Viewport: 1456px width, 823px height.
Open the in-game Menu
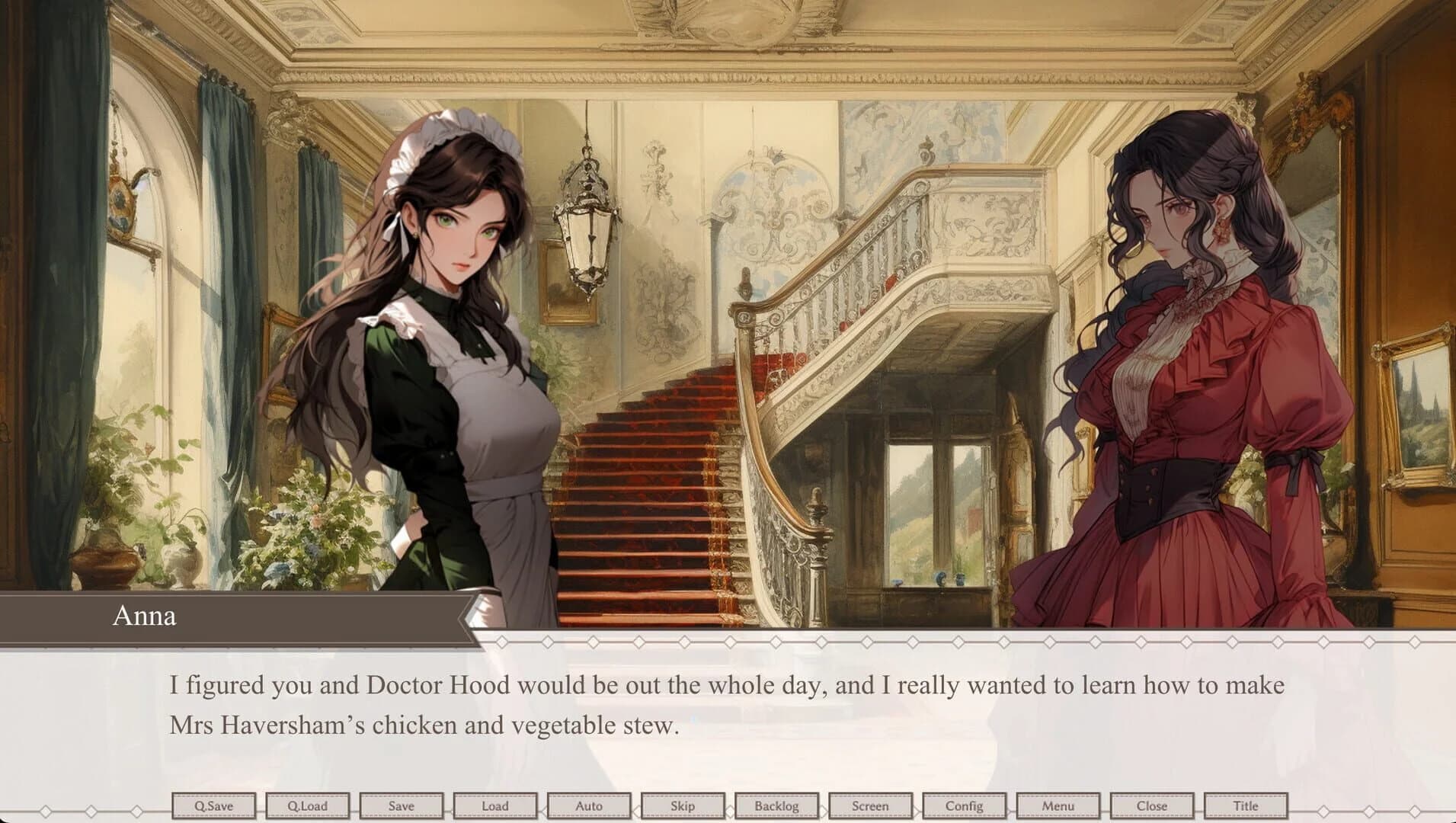tap(1059, 805)
